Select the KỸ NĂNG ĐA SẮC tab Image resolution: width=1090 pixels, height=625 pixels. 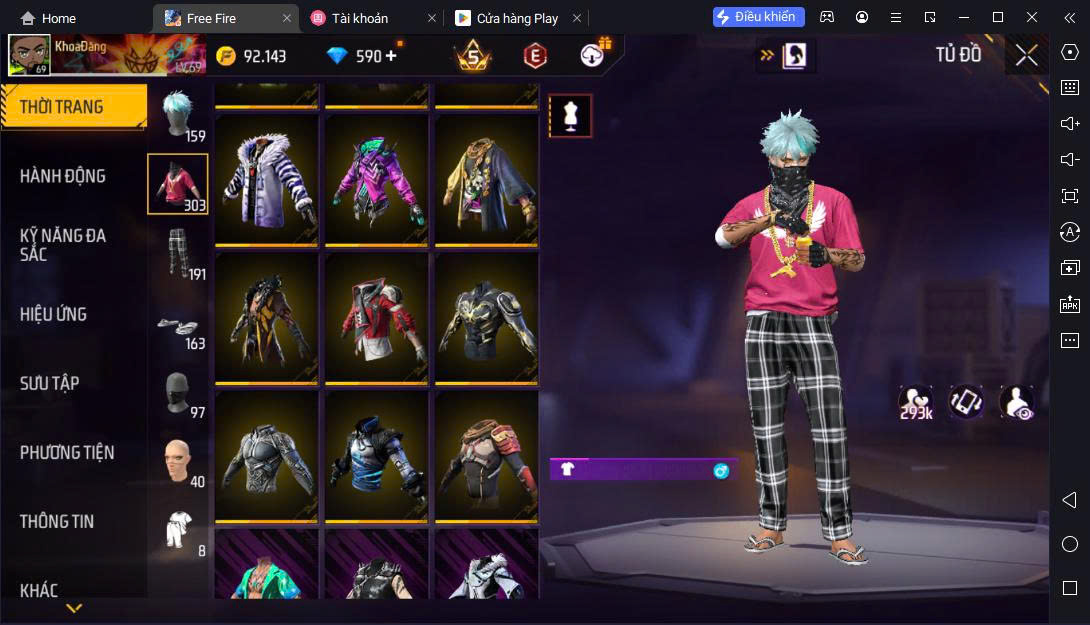pyautogui.click(x=63, y=245)
